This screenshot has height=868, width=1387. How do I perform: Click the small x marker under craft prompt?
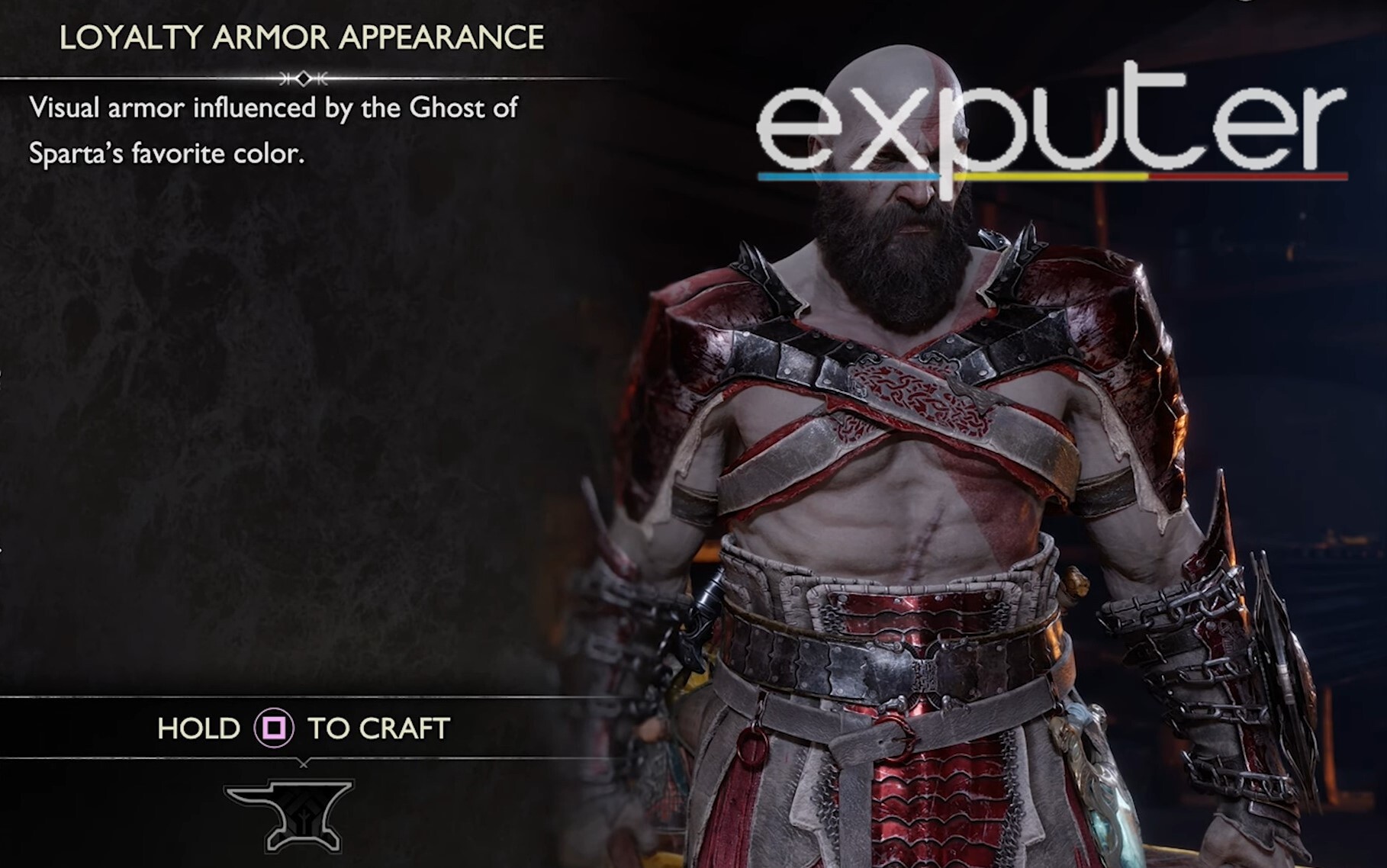(x=304, y=765)
